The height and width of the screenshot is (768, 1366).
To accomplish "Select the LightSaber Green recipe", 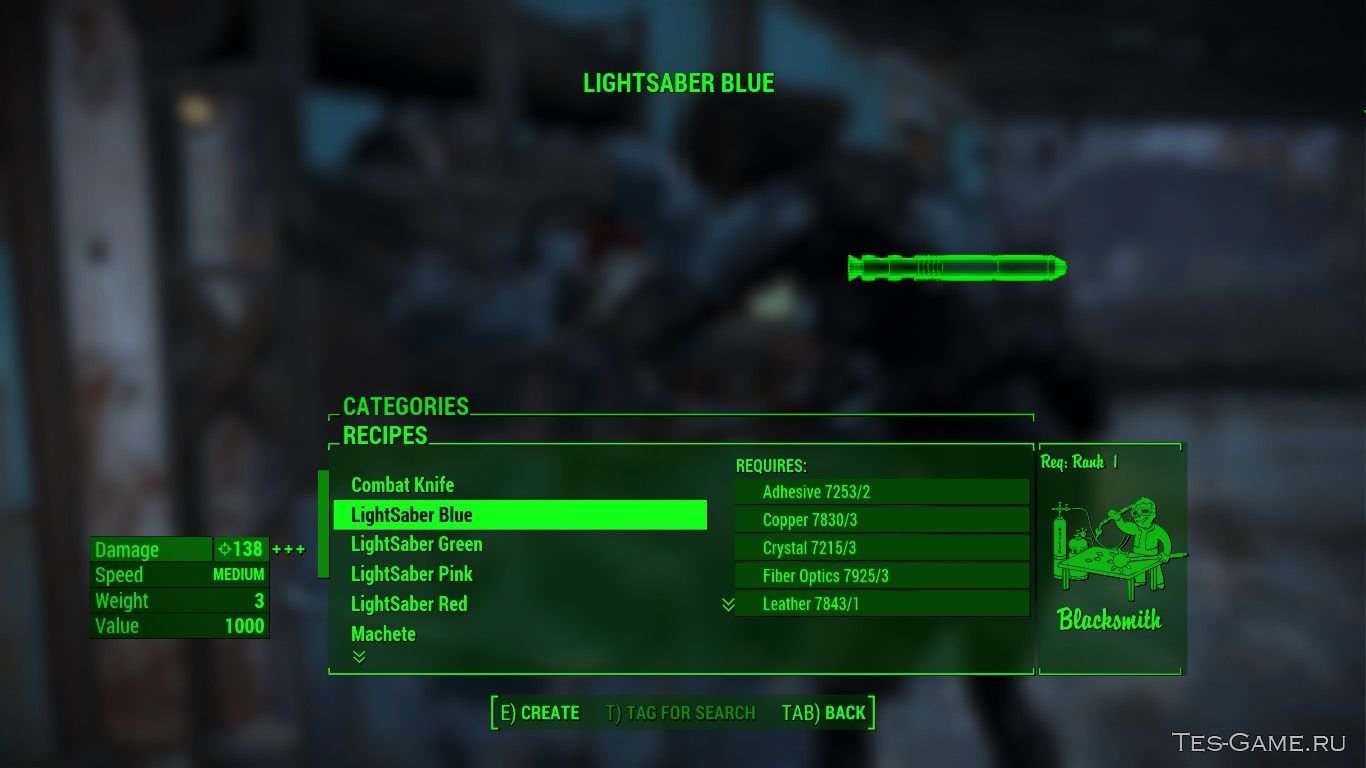I will pyautogui.click(x=416, y=544).
